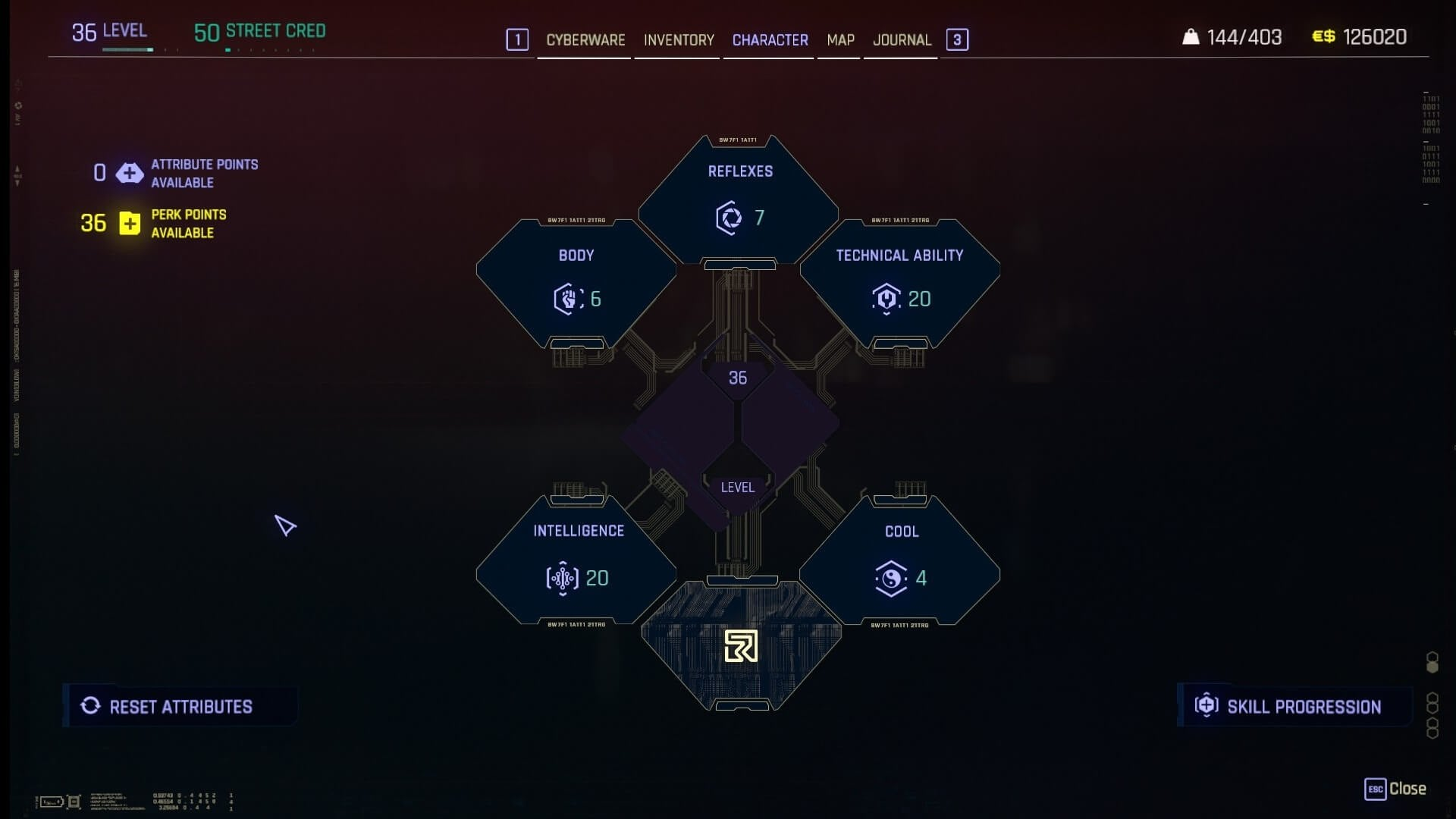1456x819 pixels.
Task: Select the Relic tree at the bottom
Action: tap(741, 646)
